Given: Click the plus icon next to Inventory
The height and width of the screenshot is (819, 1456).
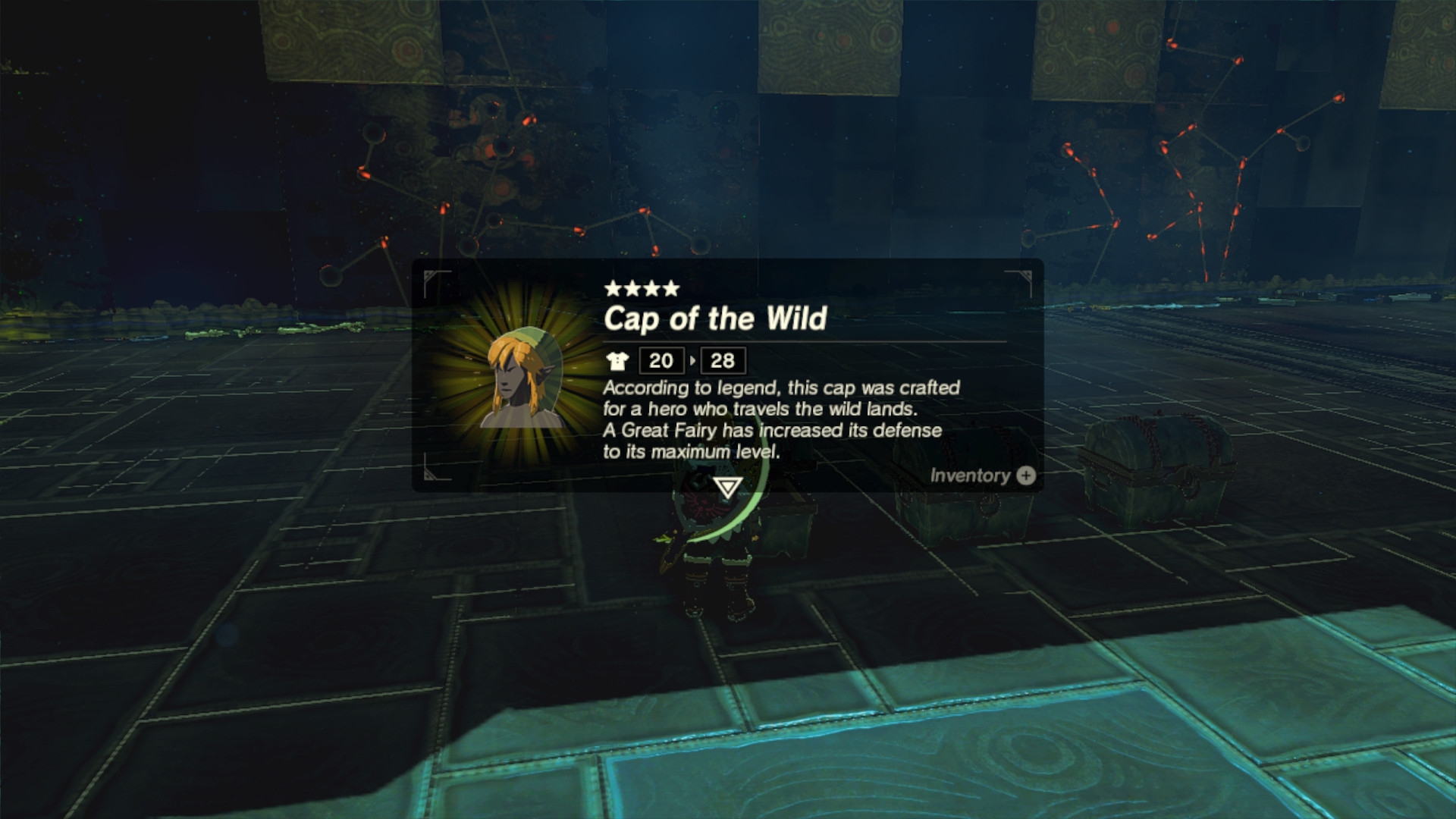Looking at the screenshot, I should point(1025,476).
